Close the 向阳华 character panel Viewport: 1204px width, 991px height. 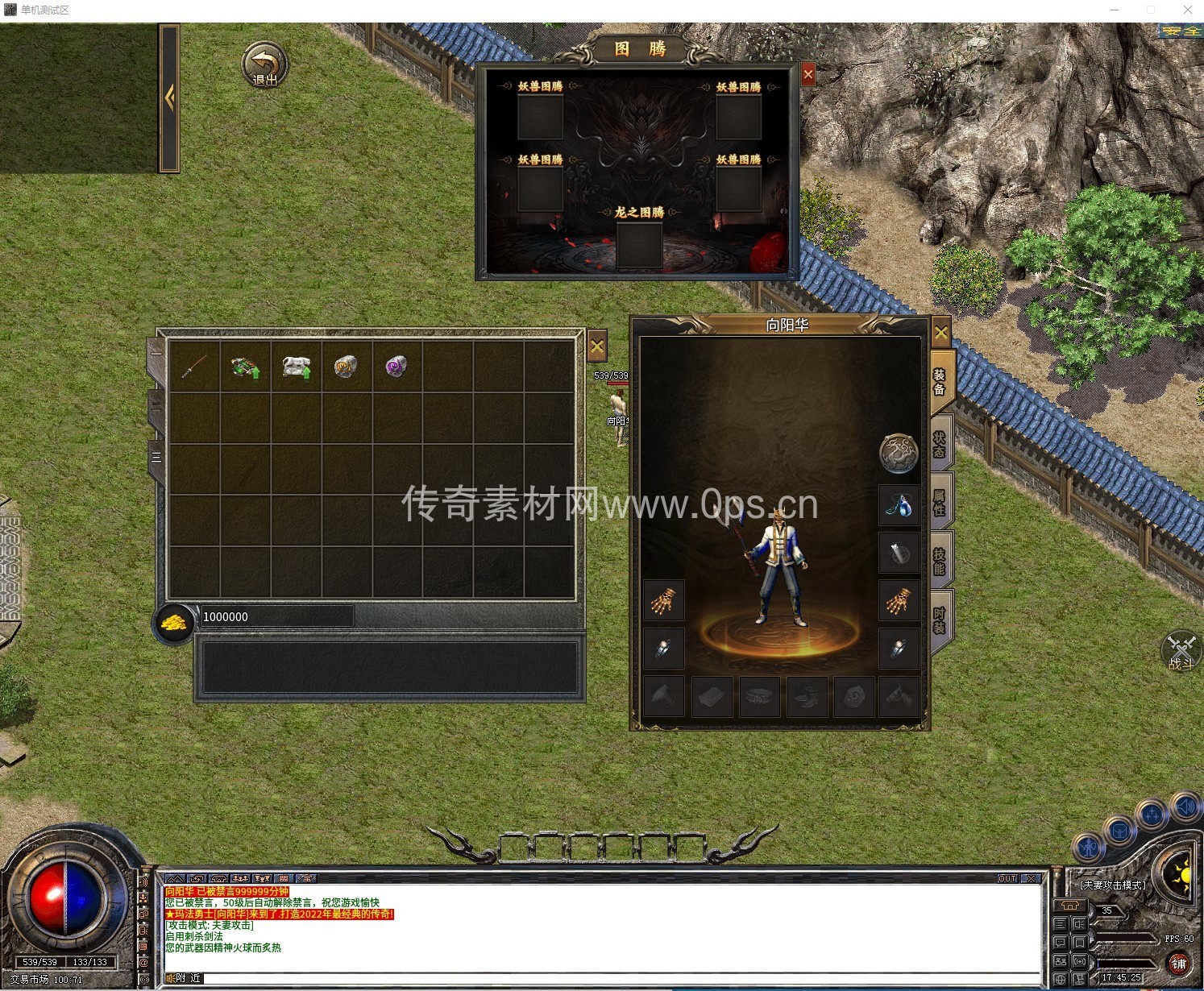point(940,332)
